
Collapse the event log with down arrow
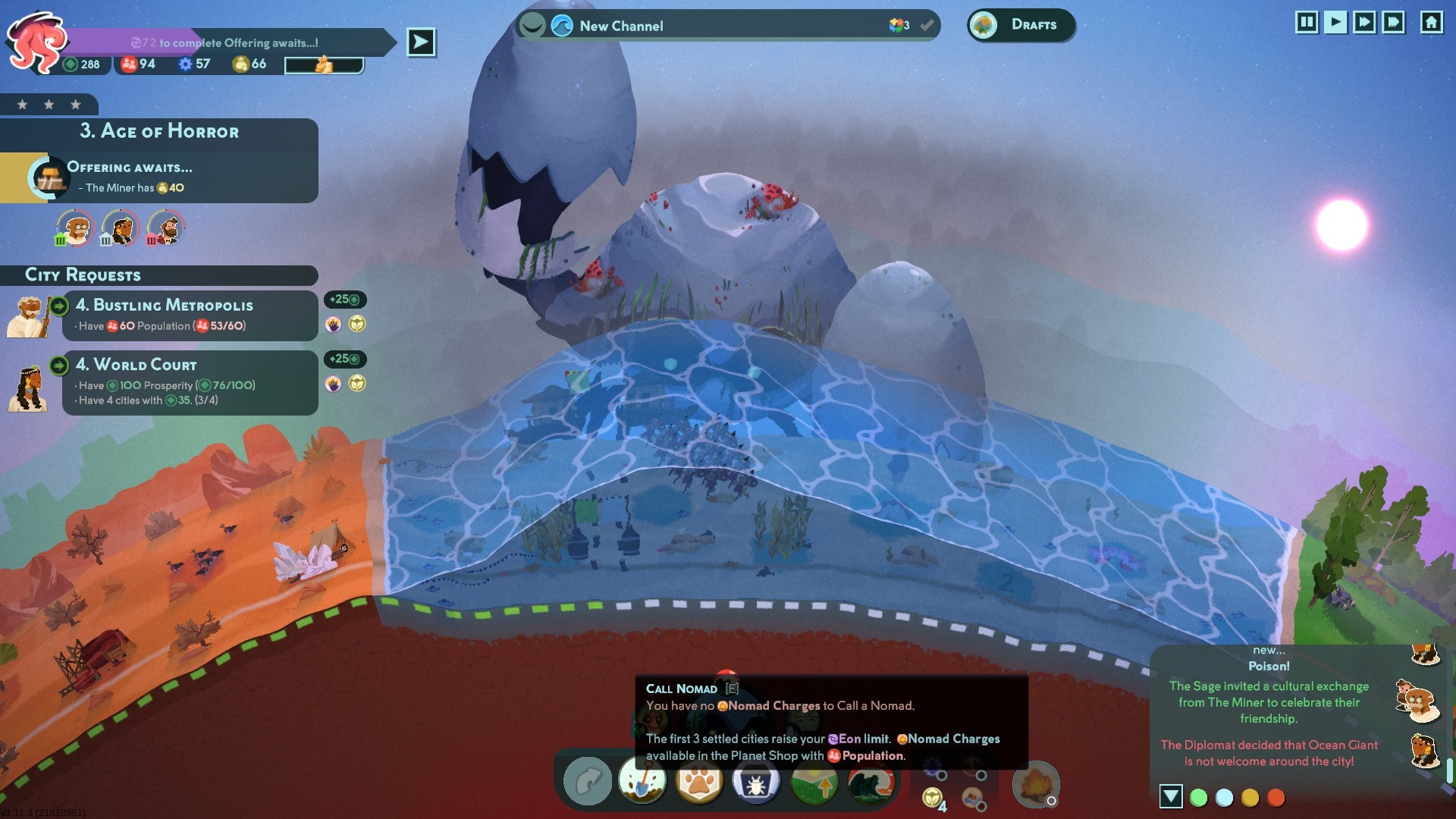point(1171,796)
